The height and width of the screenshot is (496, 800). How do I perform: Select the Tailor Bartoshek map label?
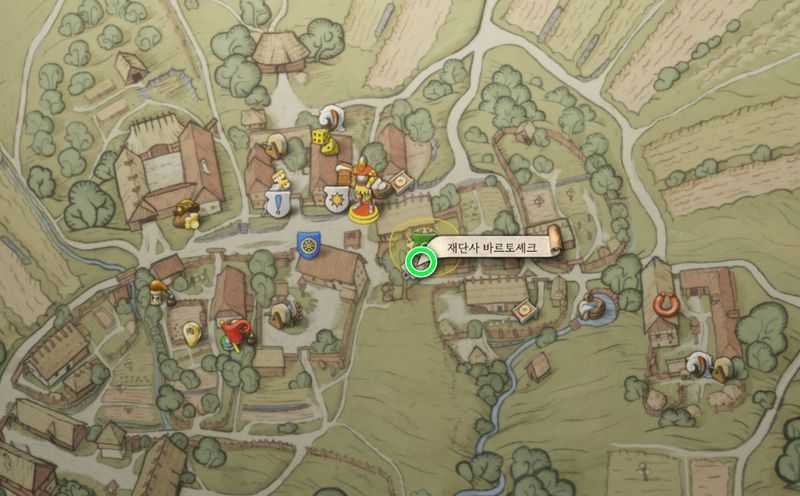coord(492,246)
